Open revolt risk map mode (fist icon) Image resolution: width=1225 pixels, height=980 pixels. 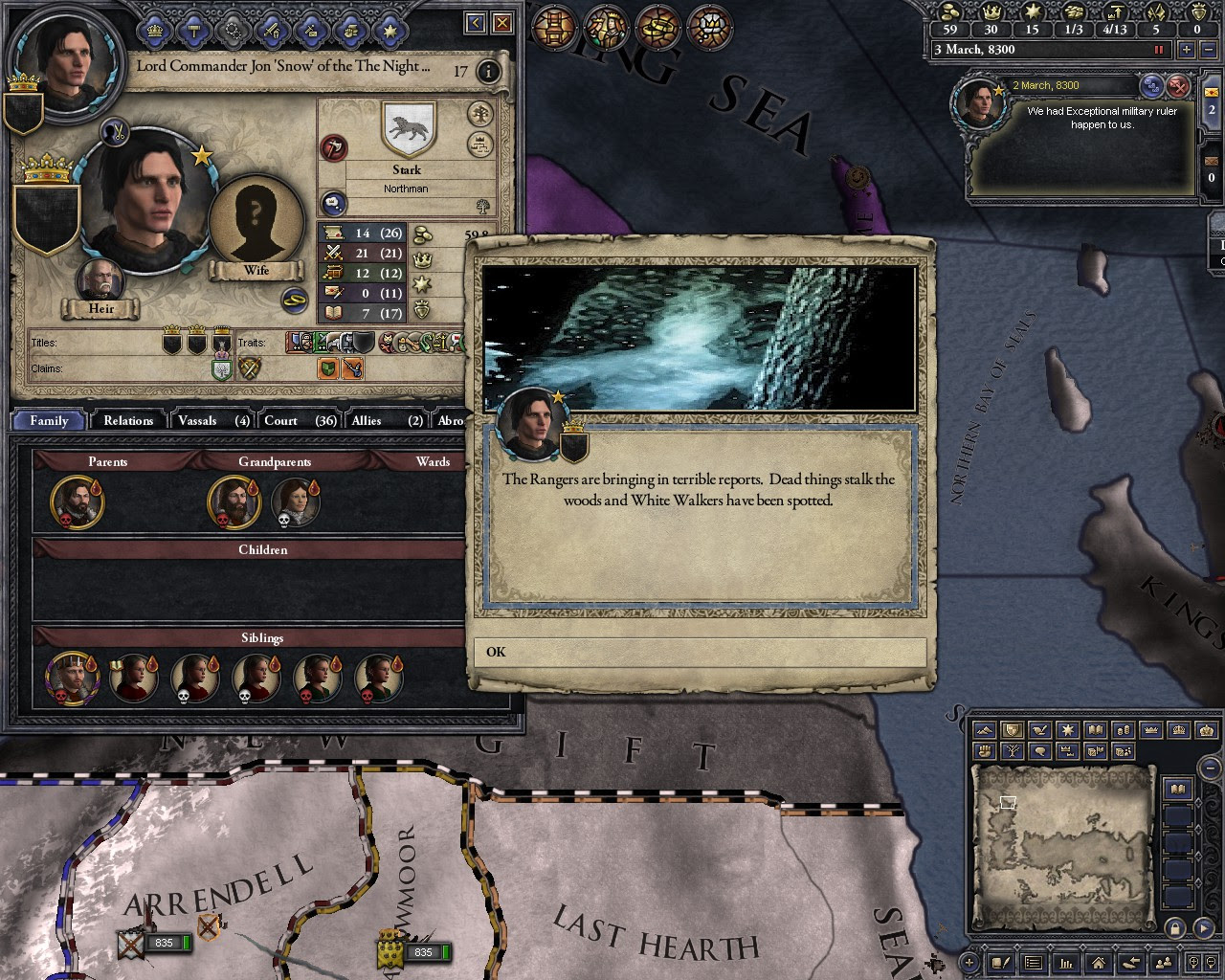tap(984, 751)
